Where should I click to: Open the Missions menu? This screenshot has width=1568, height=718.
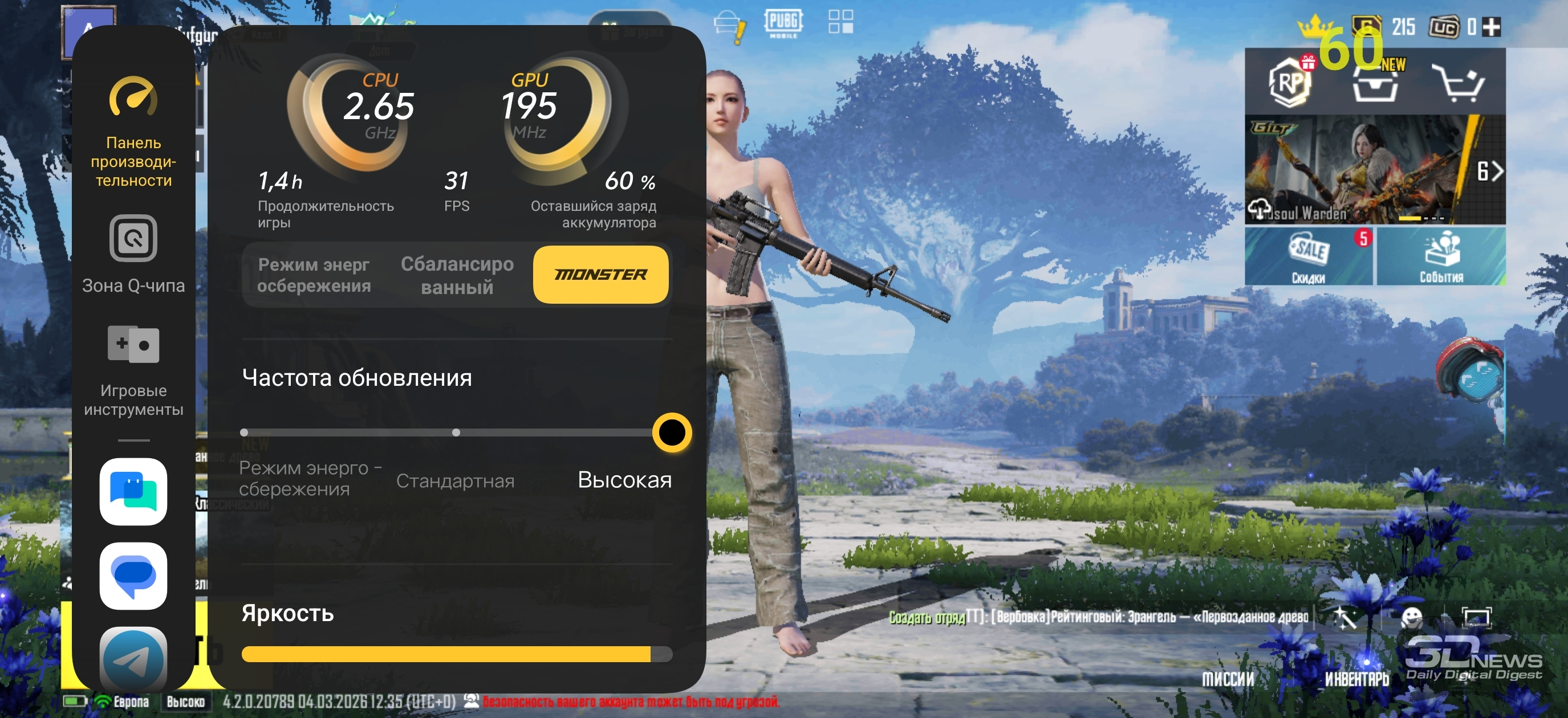tap(1228, 678)
